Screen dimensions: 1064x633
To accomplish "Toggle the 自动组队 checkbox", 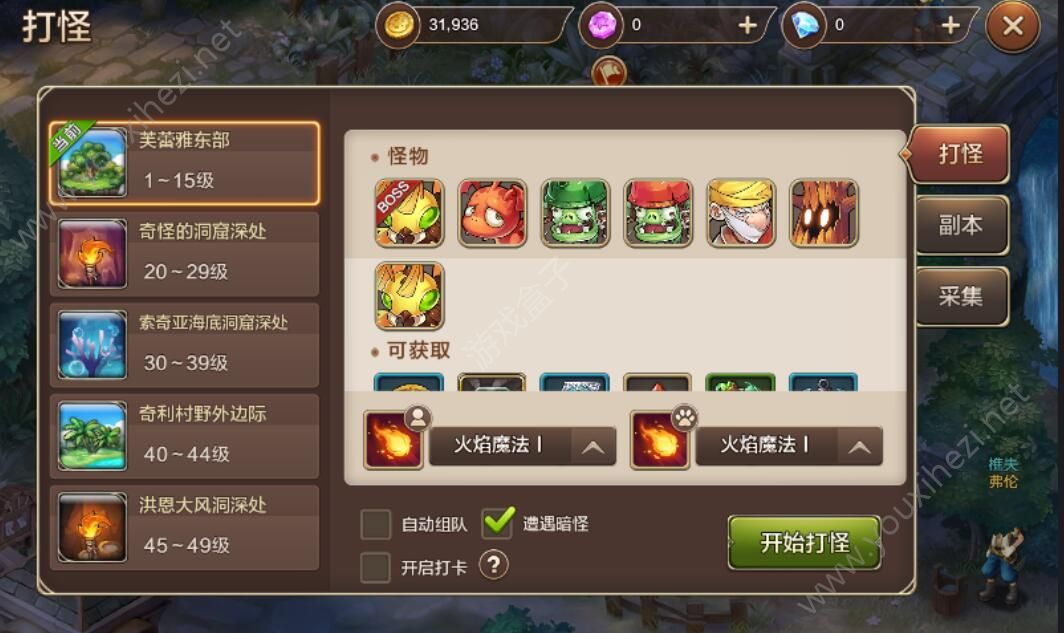I will pyautogui.click(x=376, y=523).
